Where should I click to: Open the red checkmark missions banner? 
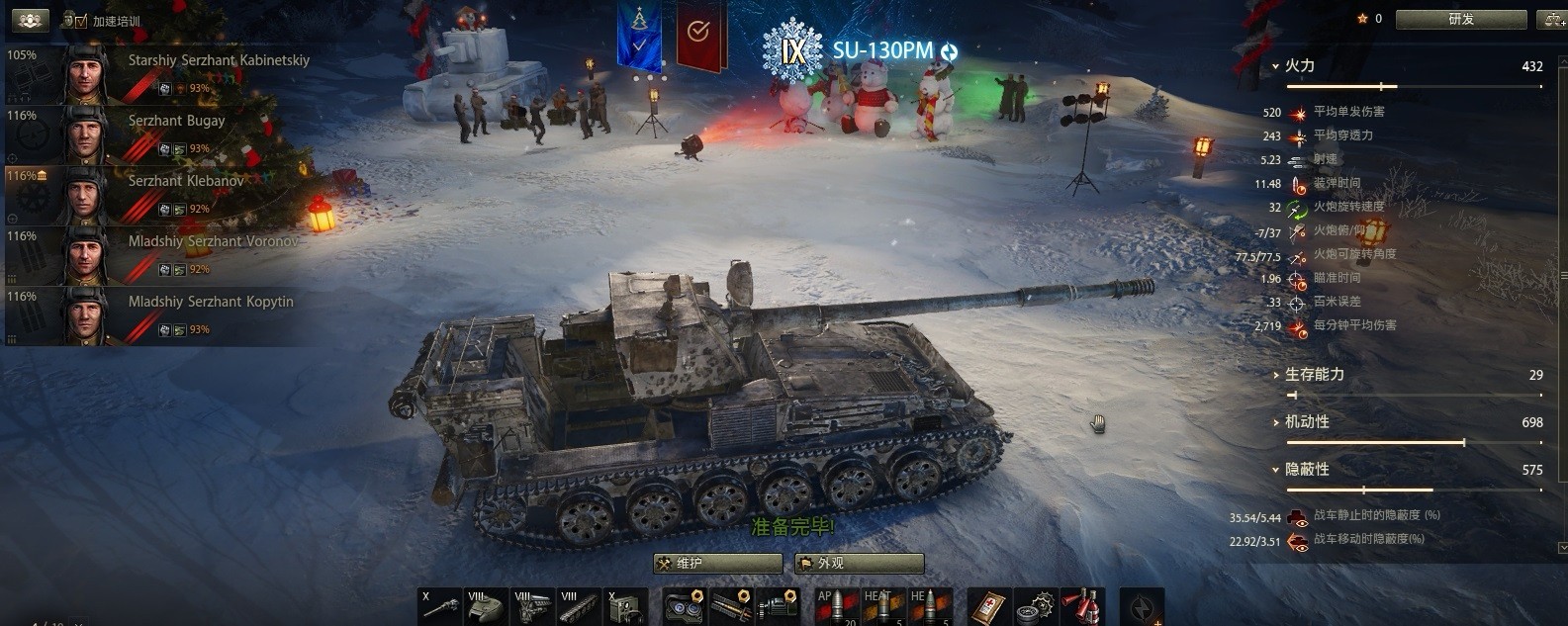pyautogui.click(x=698, y=35)
